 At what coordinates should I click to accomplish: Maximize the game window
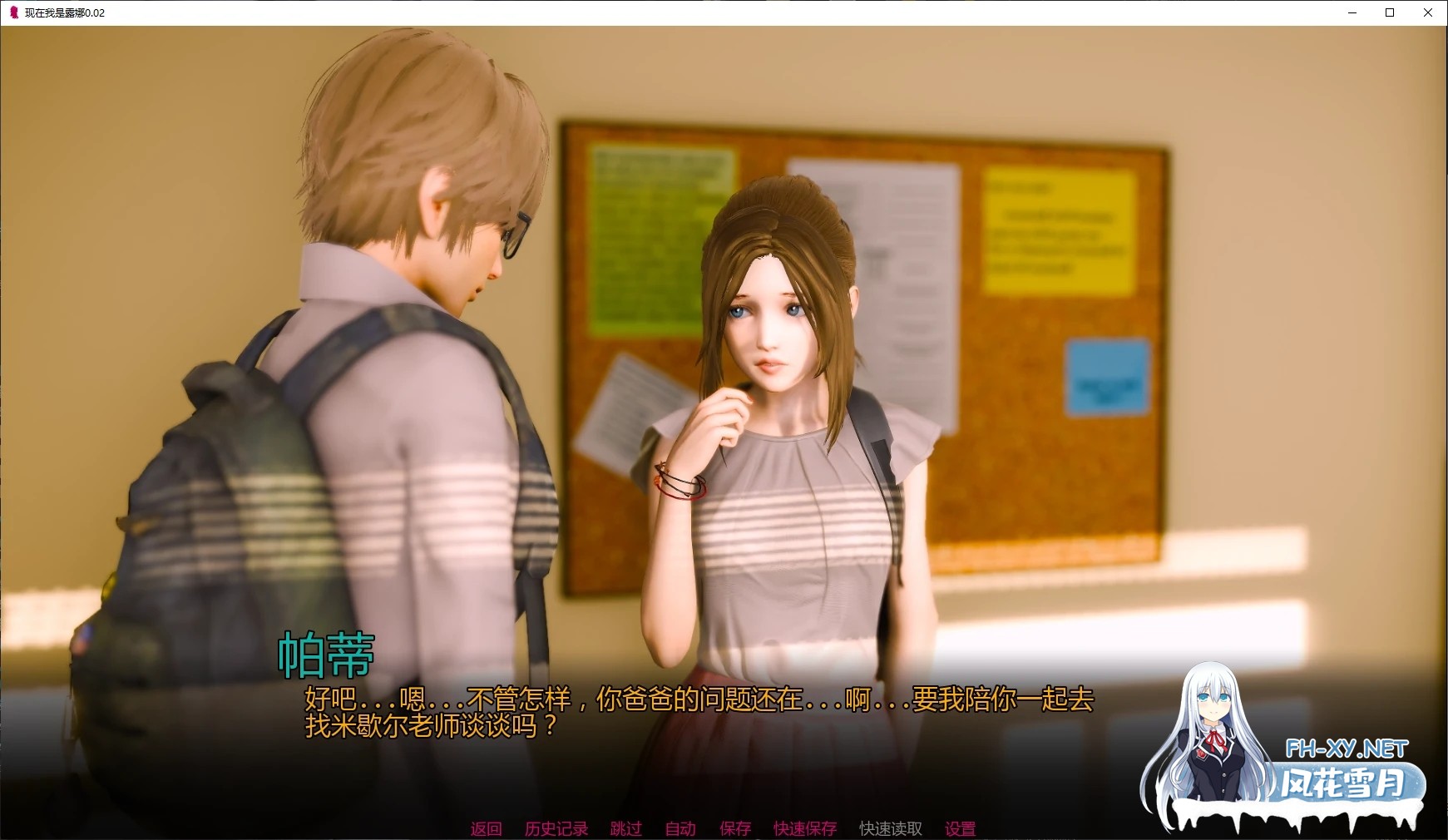tap(1390, 12)
